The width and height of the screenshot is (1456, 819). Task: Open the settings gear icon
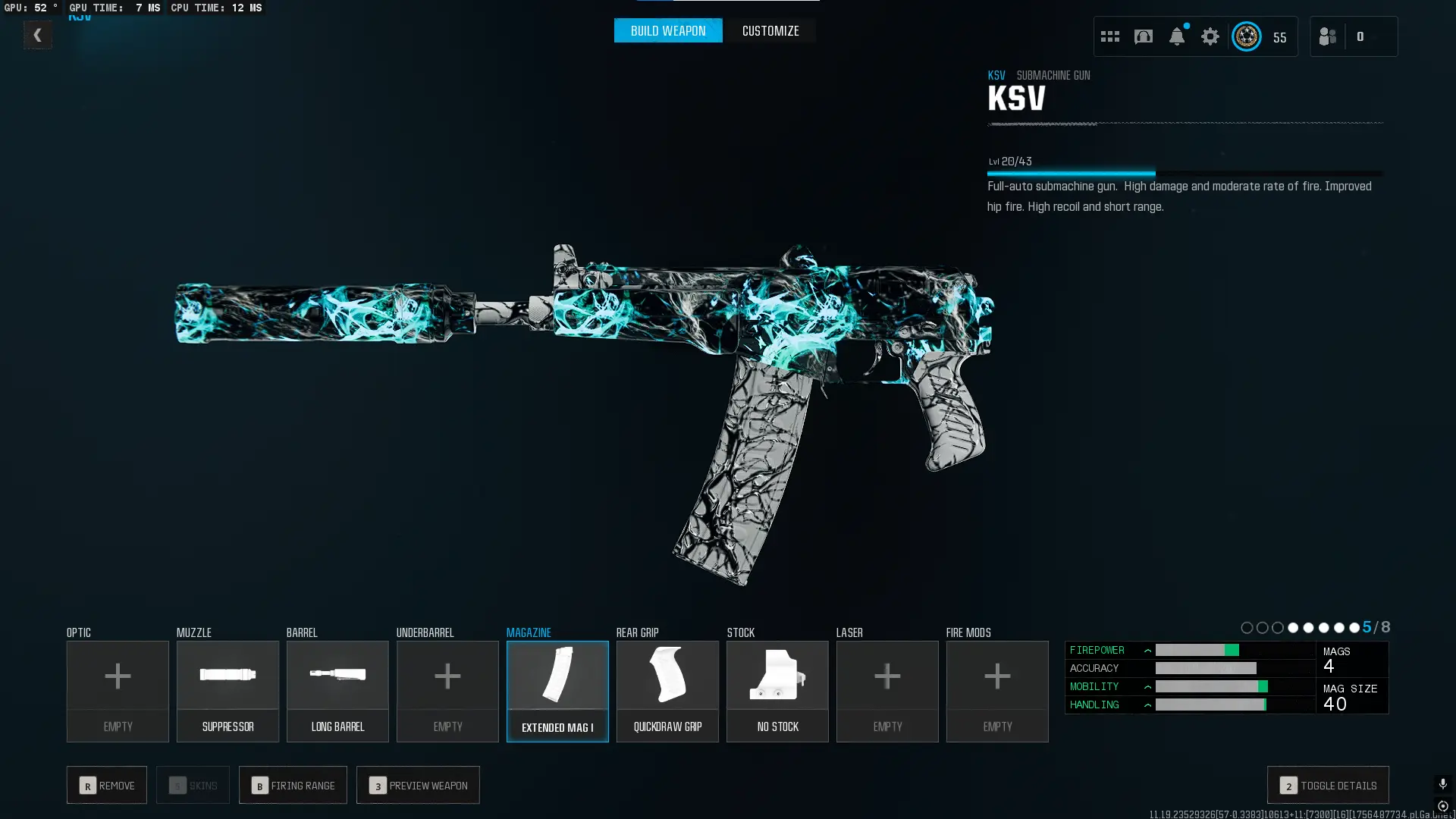1210,36
